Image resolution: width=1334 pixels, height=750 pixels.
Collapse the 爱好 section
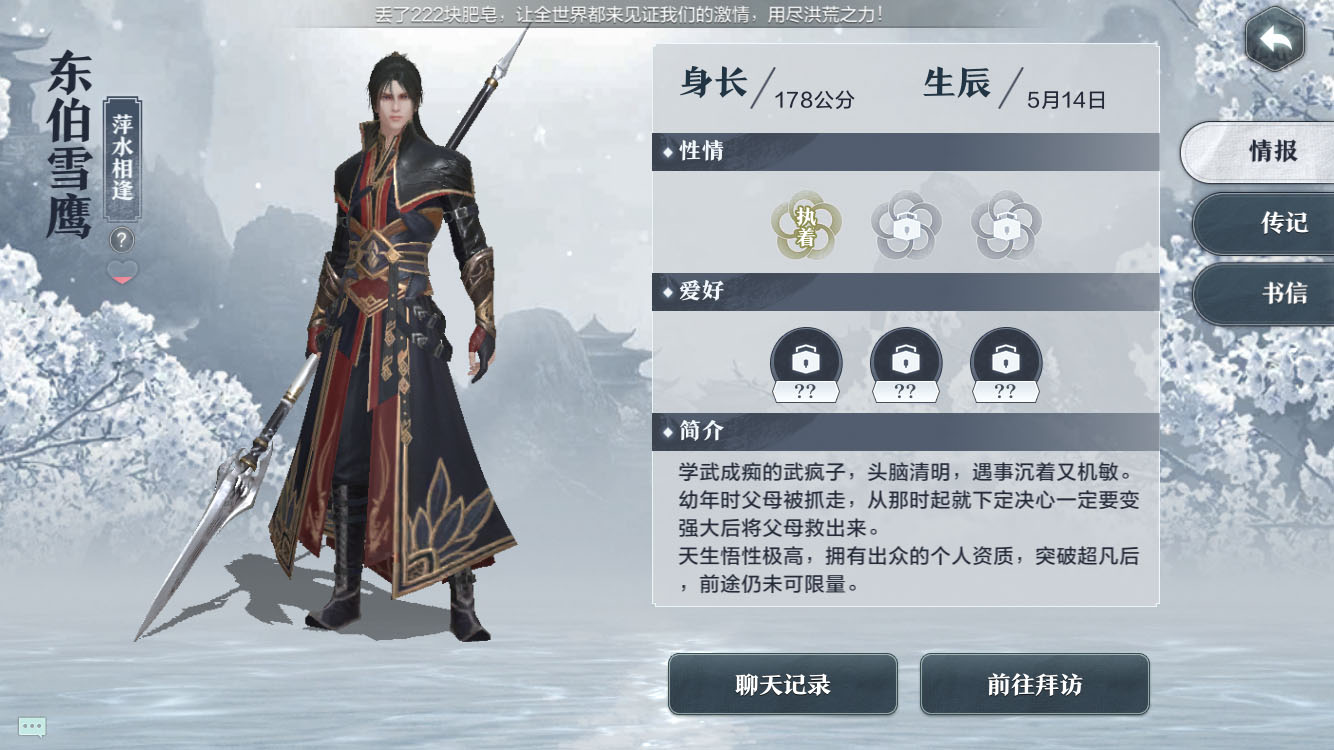tap(905, 292)
